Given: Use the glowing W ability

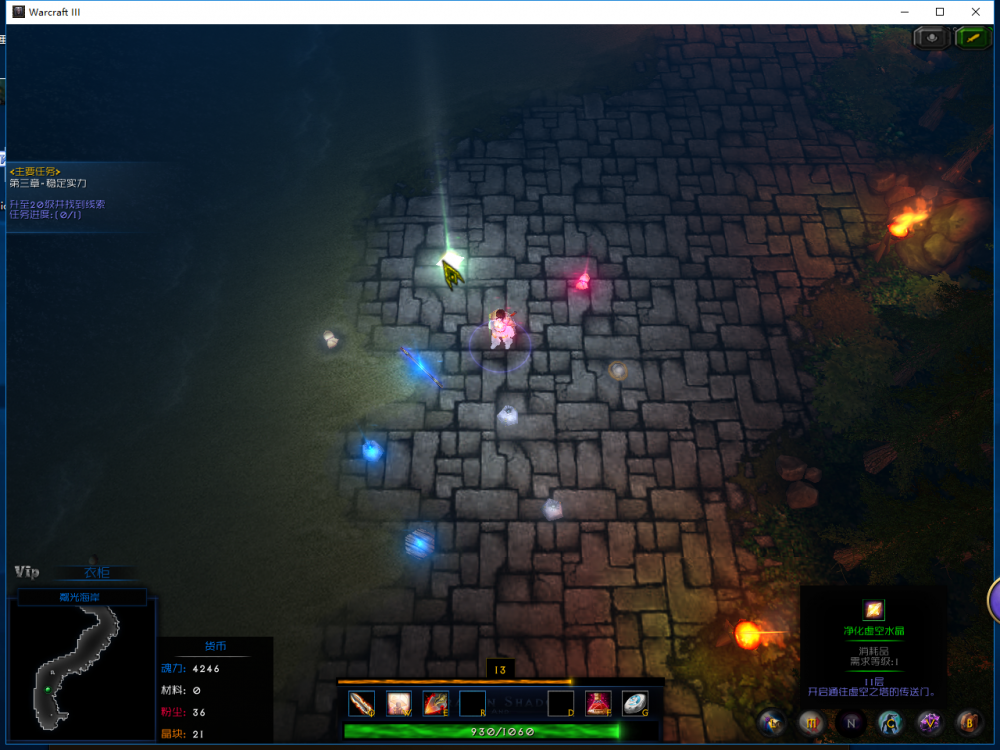Looking at the screenshot, I should click(399, 703).
